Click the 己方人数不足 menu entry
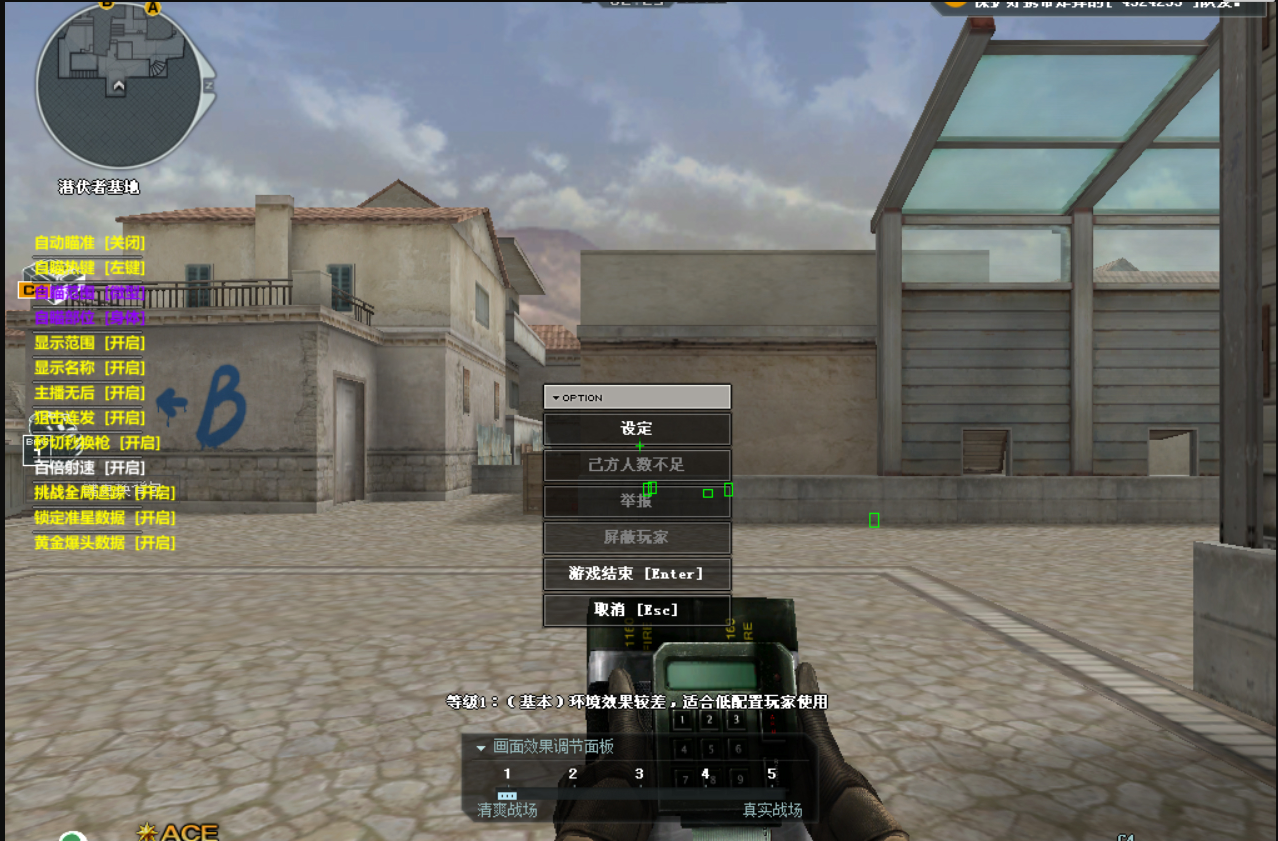Viewport: 1278px width, 841px height. pos(637,465)
